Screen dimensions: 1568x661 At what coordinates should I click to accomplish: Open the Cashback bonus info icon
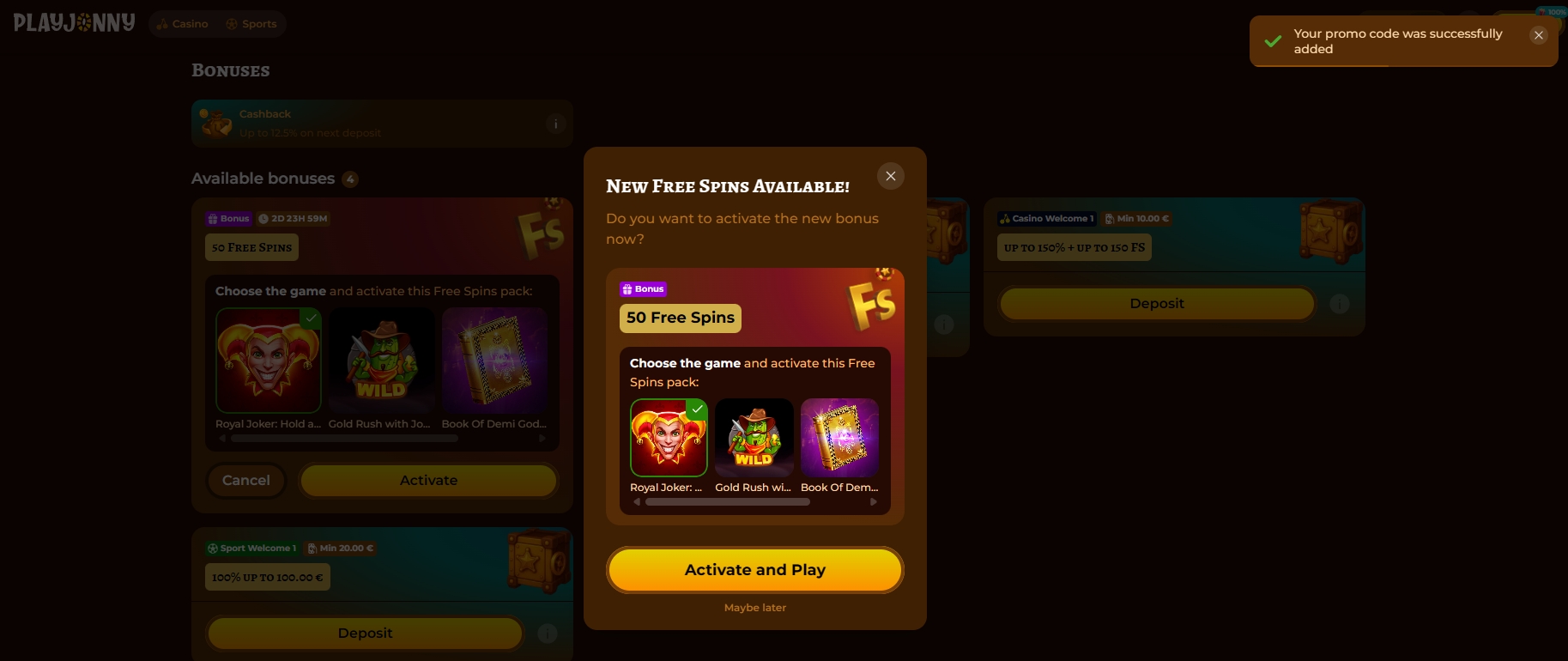pyautogui.click(x=555, y=124)
